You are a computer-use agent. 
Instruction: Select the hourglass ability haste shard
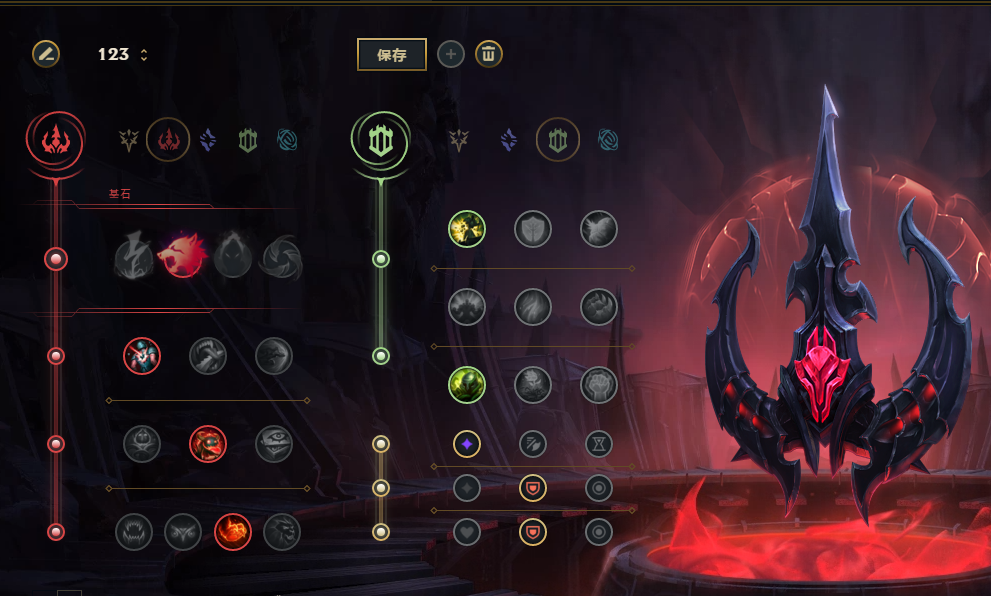[599, 443]
